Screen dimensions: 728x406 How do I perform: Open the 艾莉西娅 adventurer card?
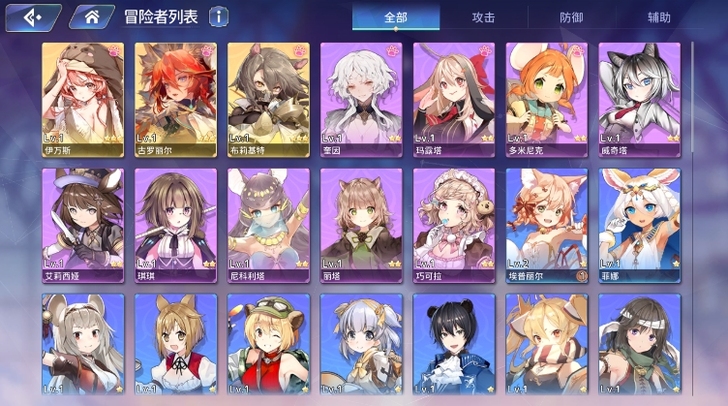click(x=83, y=224)
